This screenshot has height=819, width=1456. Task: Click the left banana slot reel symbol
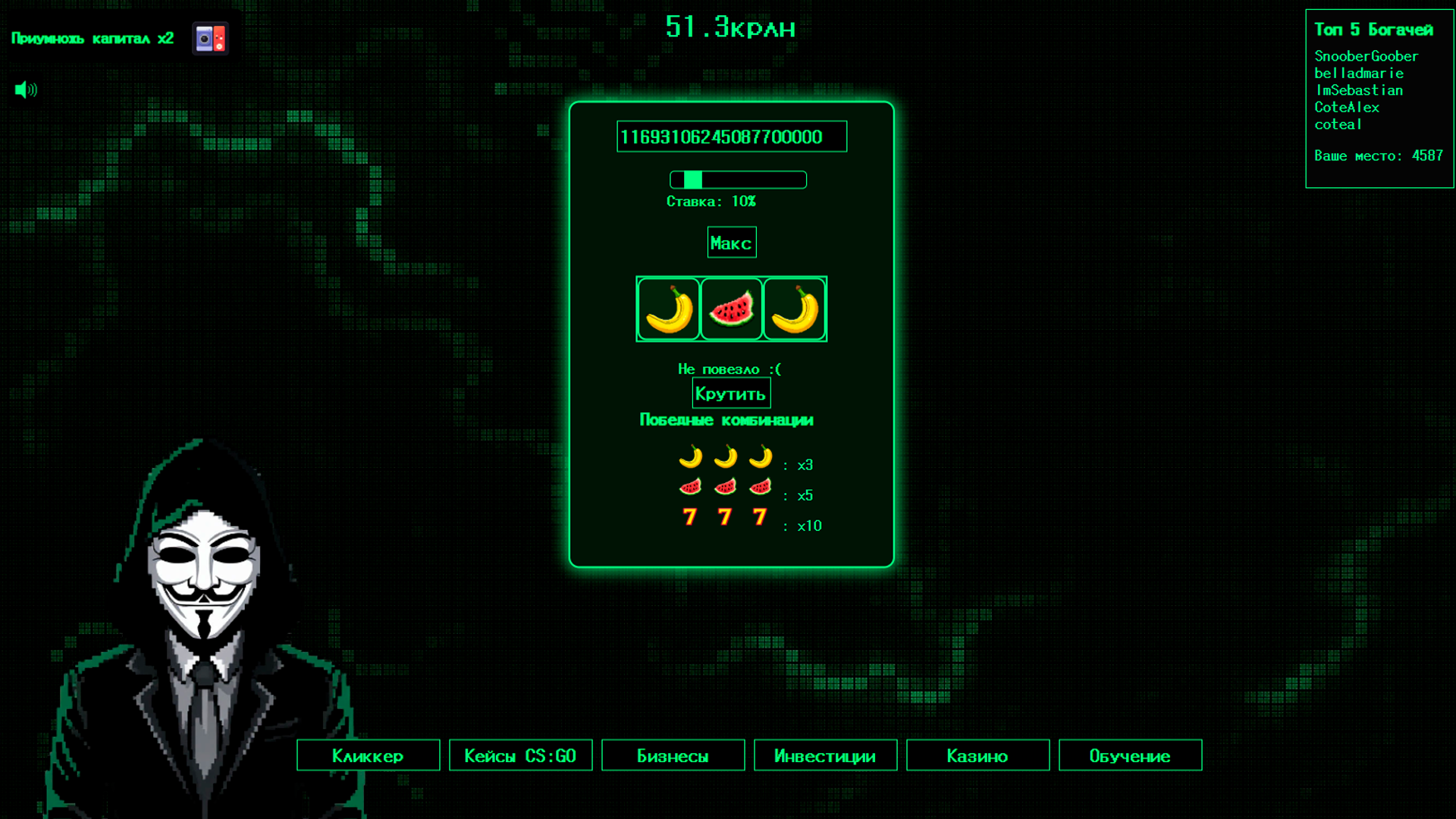[x=668, y=309]
